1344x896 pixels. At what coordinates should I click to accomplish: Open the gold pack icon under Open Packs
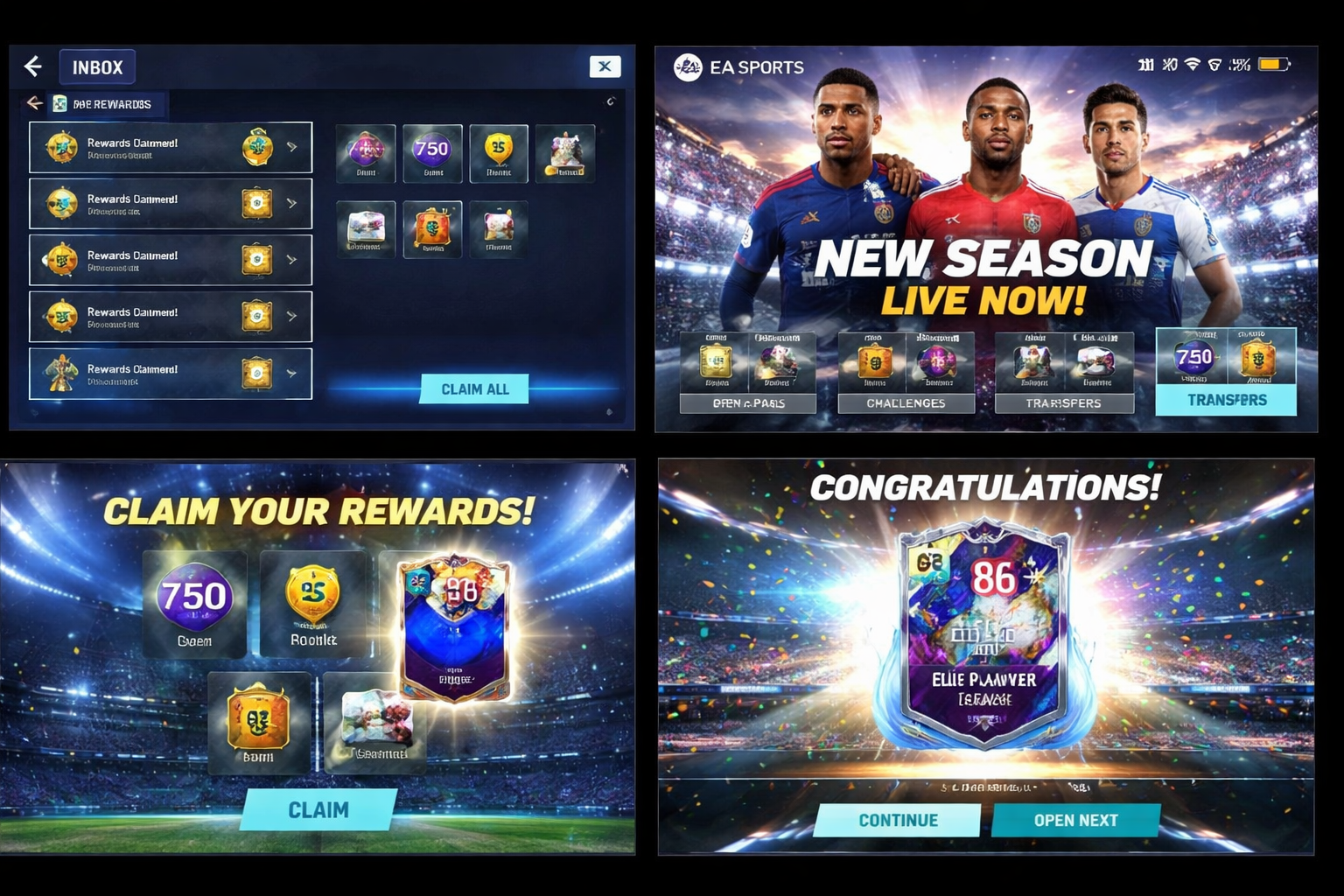coord(714,360)
